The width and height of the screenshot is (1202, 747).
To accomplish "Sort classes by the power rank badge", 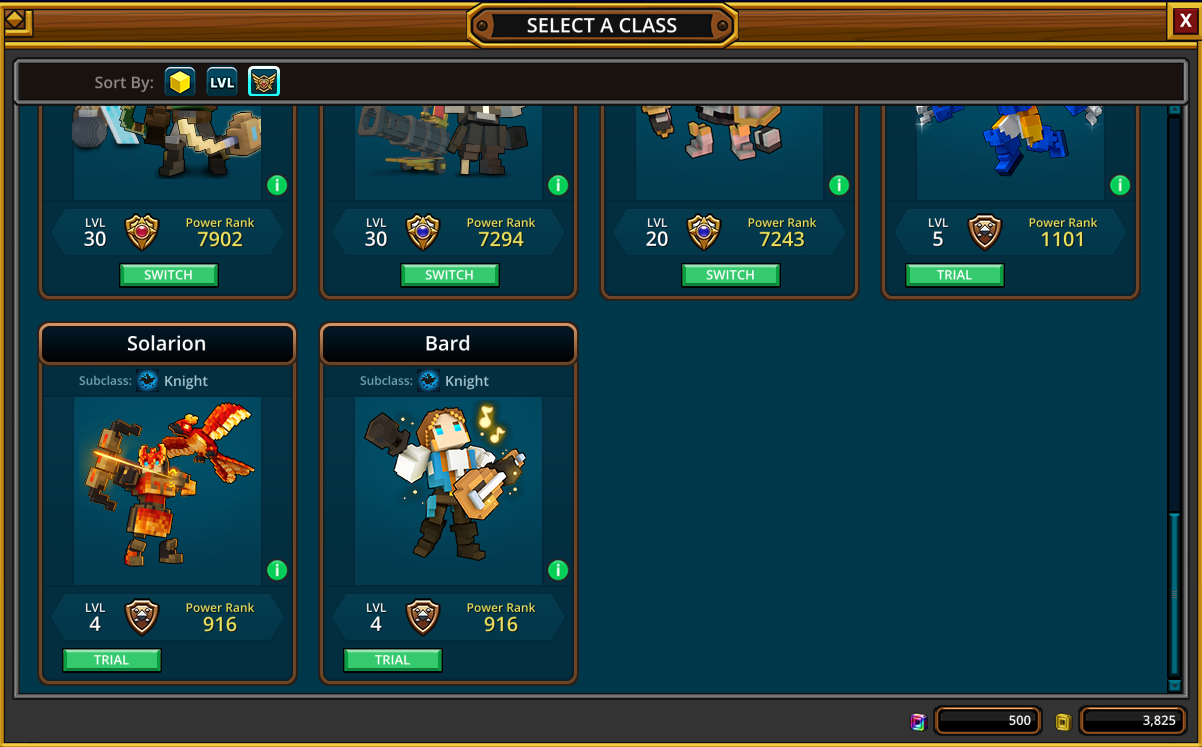I will [x=264, y=82].
